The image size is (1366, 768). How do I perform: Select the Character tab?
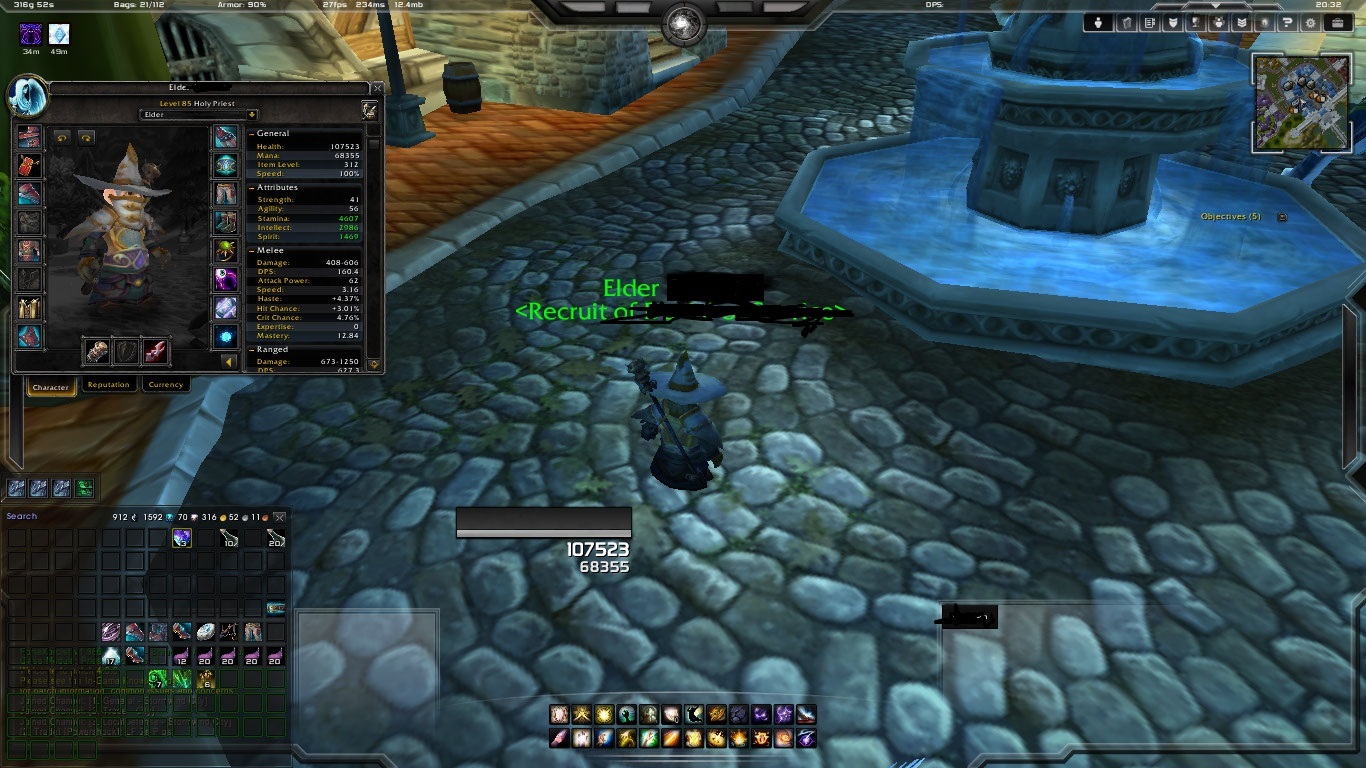(x=50, y=387)
